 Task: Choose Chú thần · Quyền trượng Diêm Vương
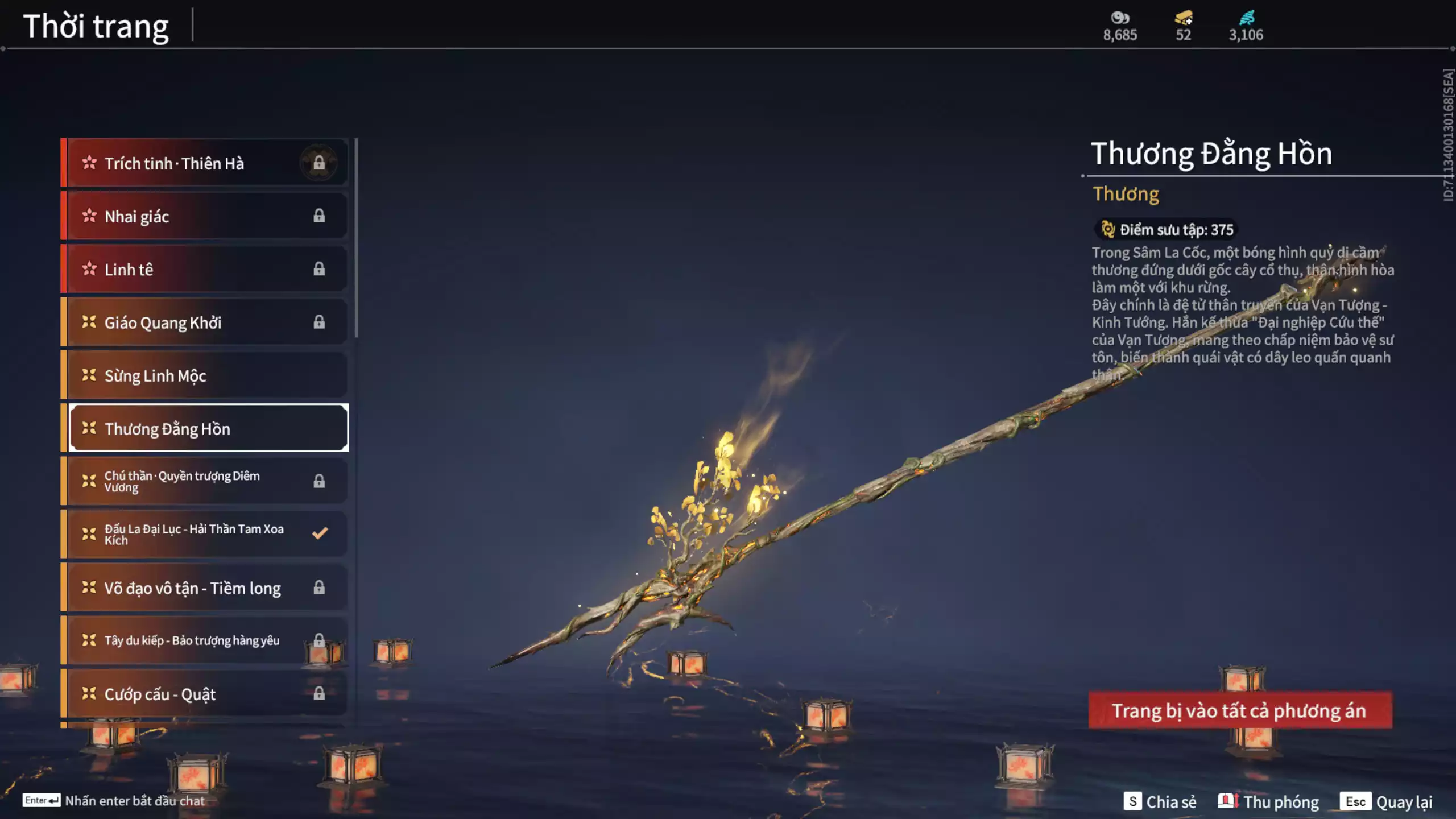(205, 481)
